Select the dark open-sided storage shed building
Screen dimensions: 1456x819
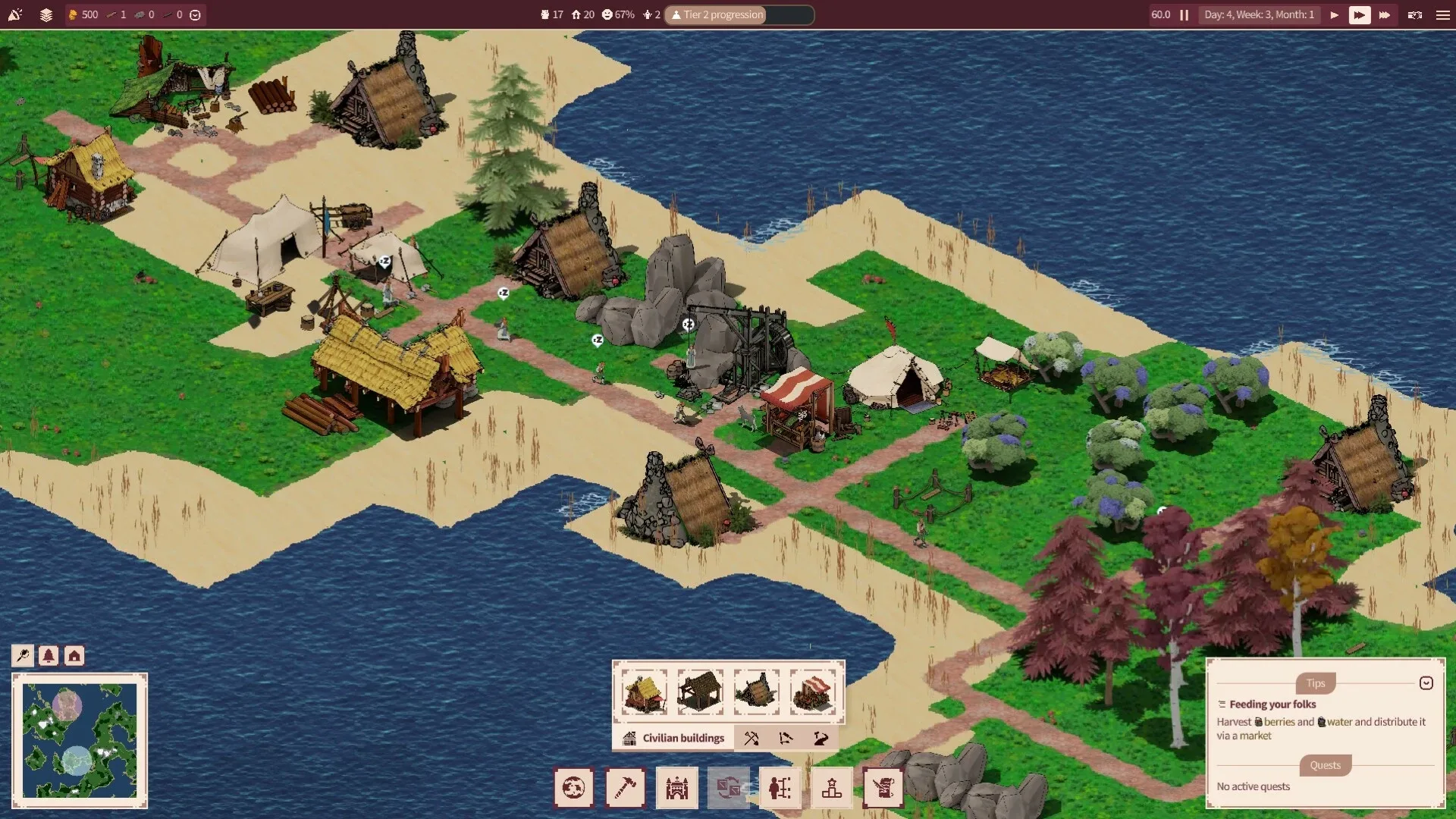point(700,692)
